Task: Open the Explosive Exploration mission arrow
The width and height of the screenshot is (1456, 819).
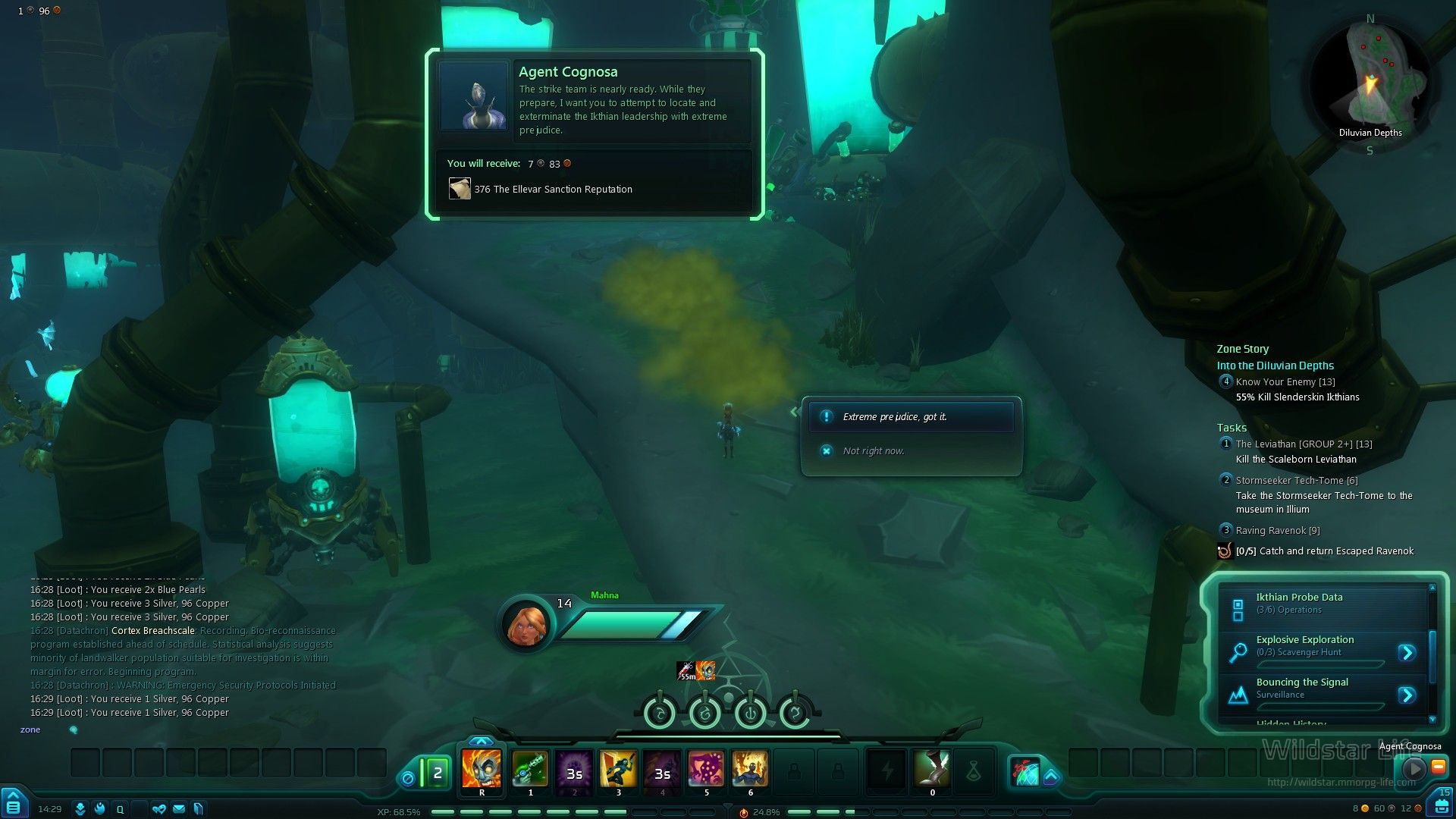Action: (x=1407, y=652)
